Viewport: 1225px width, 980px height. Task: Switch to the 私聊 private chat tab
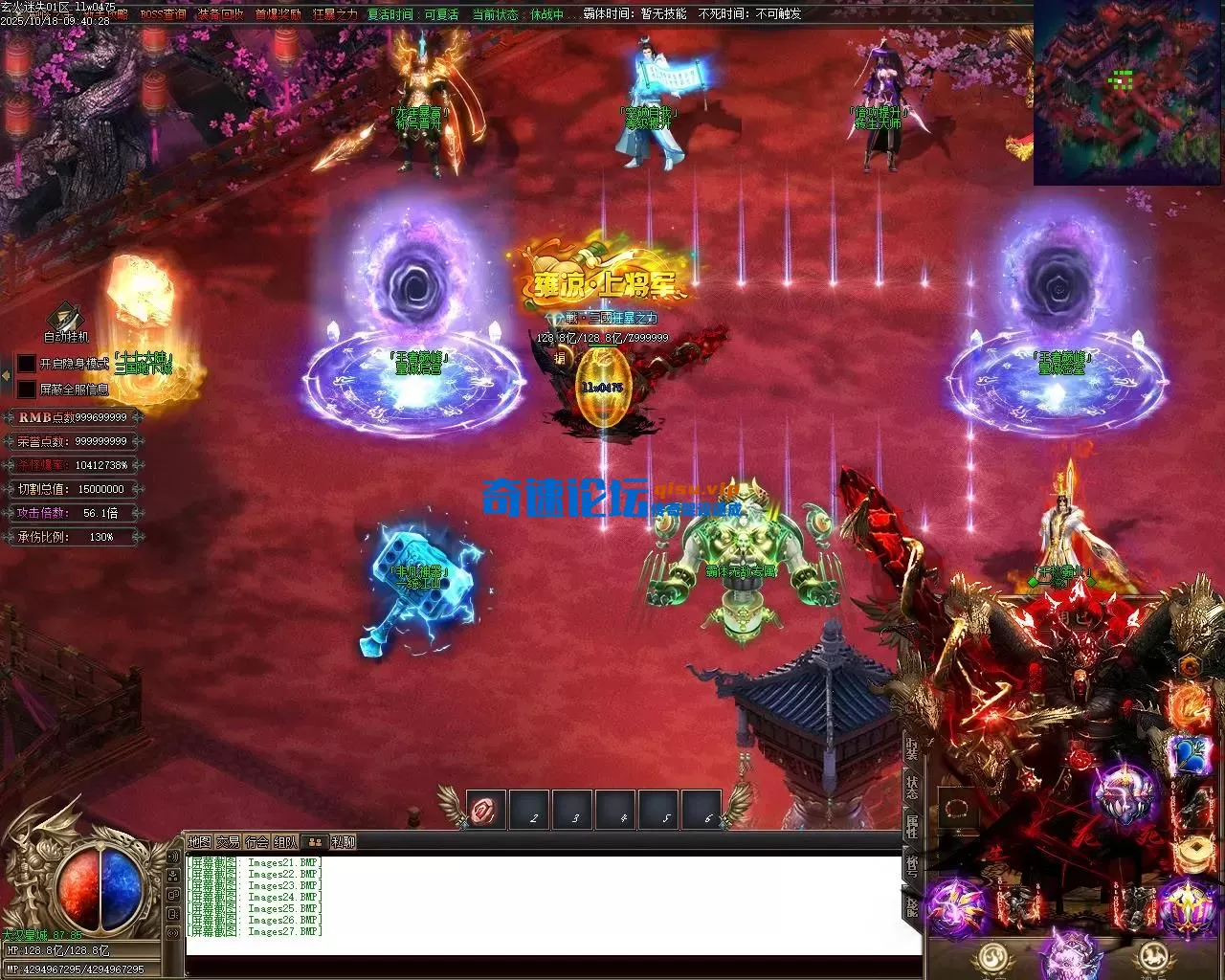point(343,842)
